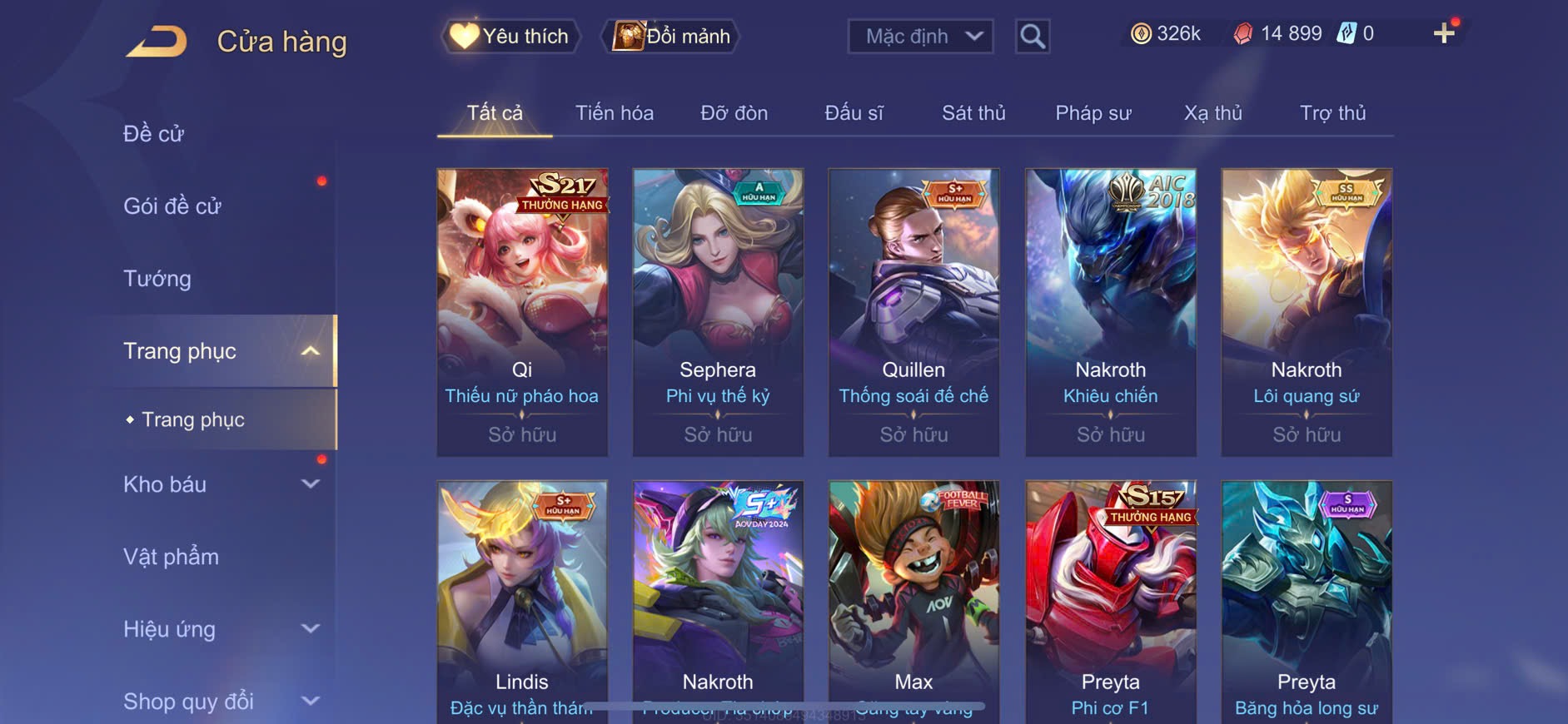This screenshot has width=1568, height=724.
Task: Switch to the Đỡ đòn tab
Action: coord(734,113)
